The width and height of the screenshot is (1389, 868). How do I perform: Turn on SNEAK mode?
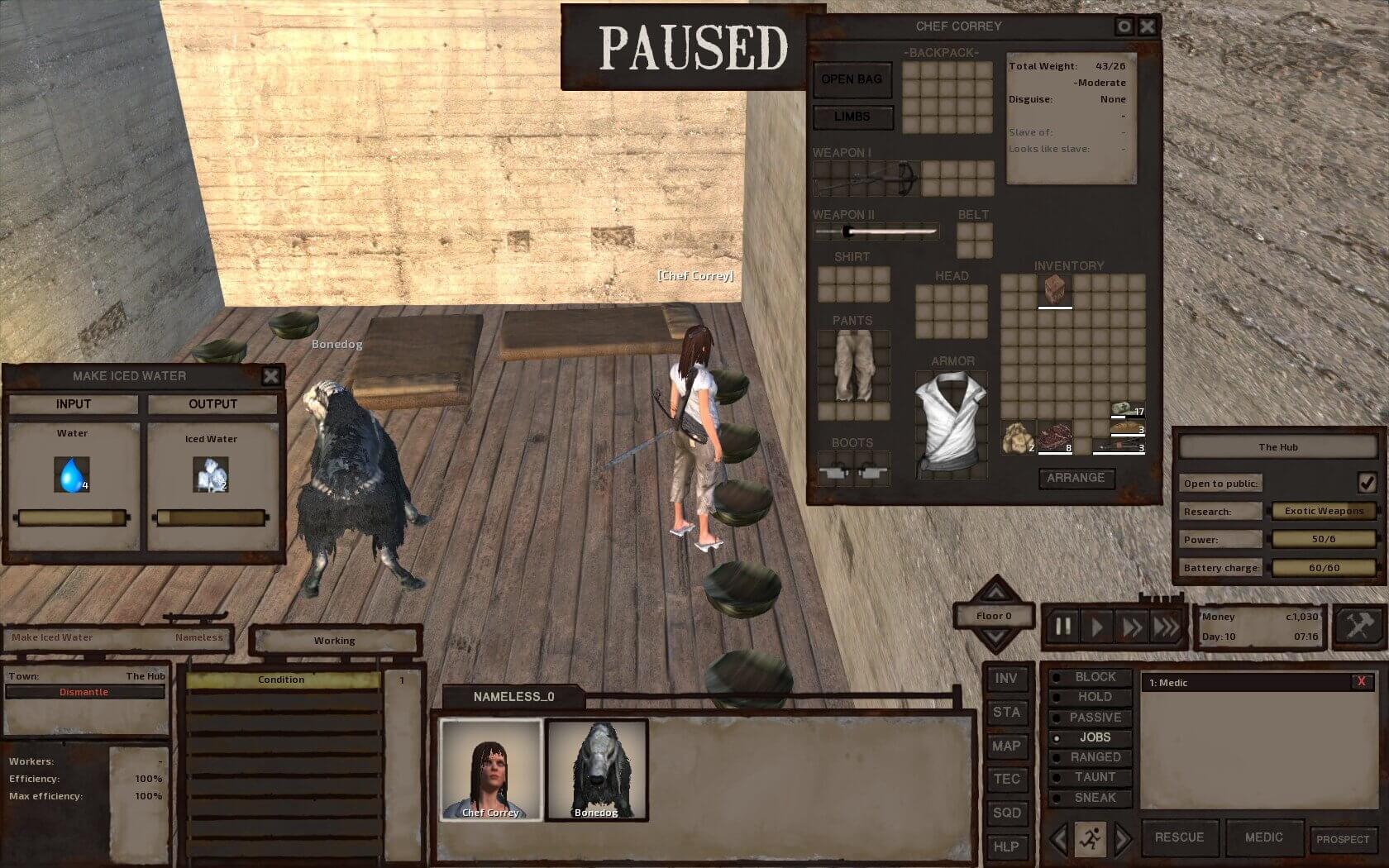pyautogui.click(x=1095, y=798)
